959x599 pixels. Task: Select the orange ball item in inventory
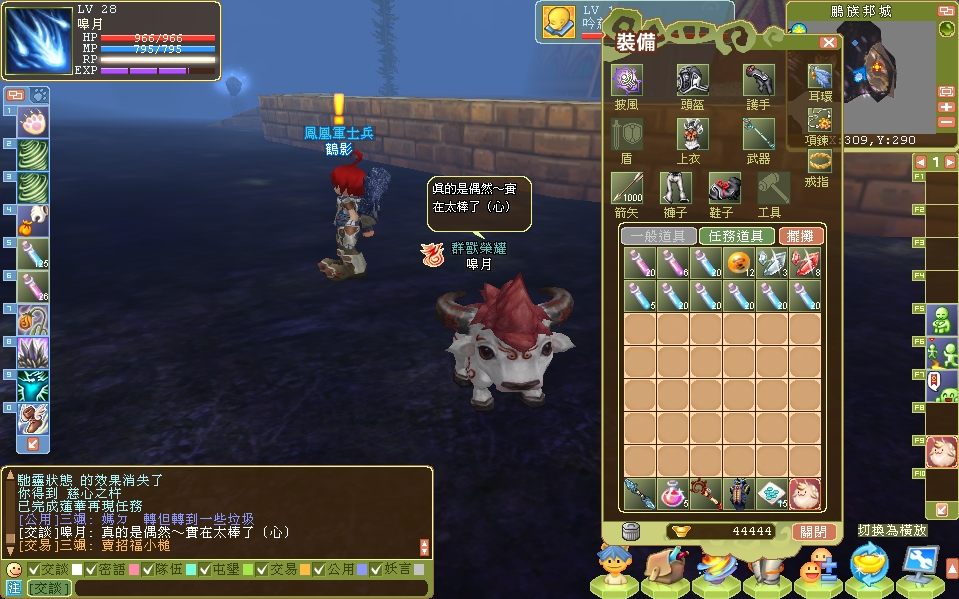pos(738,263)
